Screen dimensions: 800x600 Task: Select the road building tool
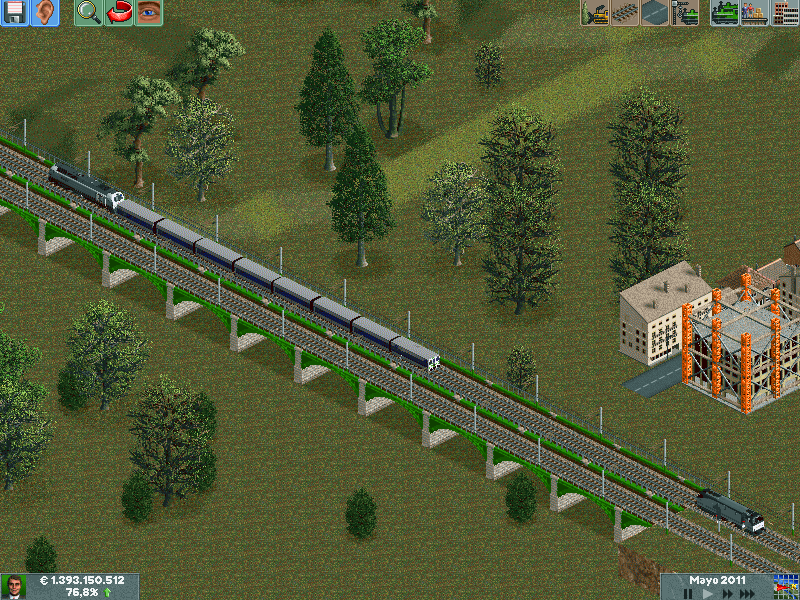pyautogui.click(x=655, y=13)
